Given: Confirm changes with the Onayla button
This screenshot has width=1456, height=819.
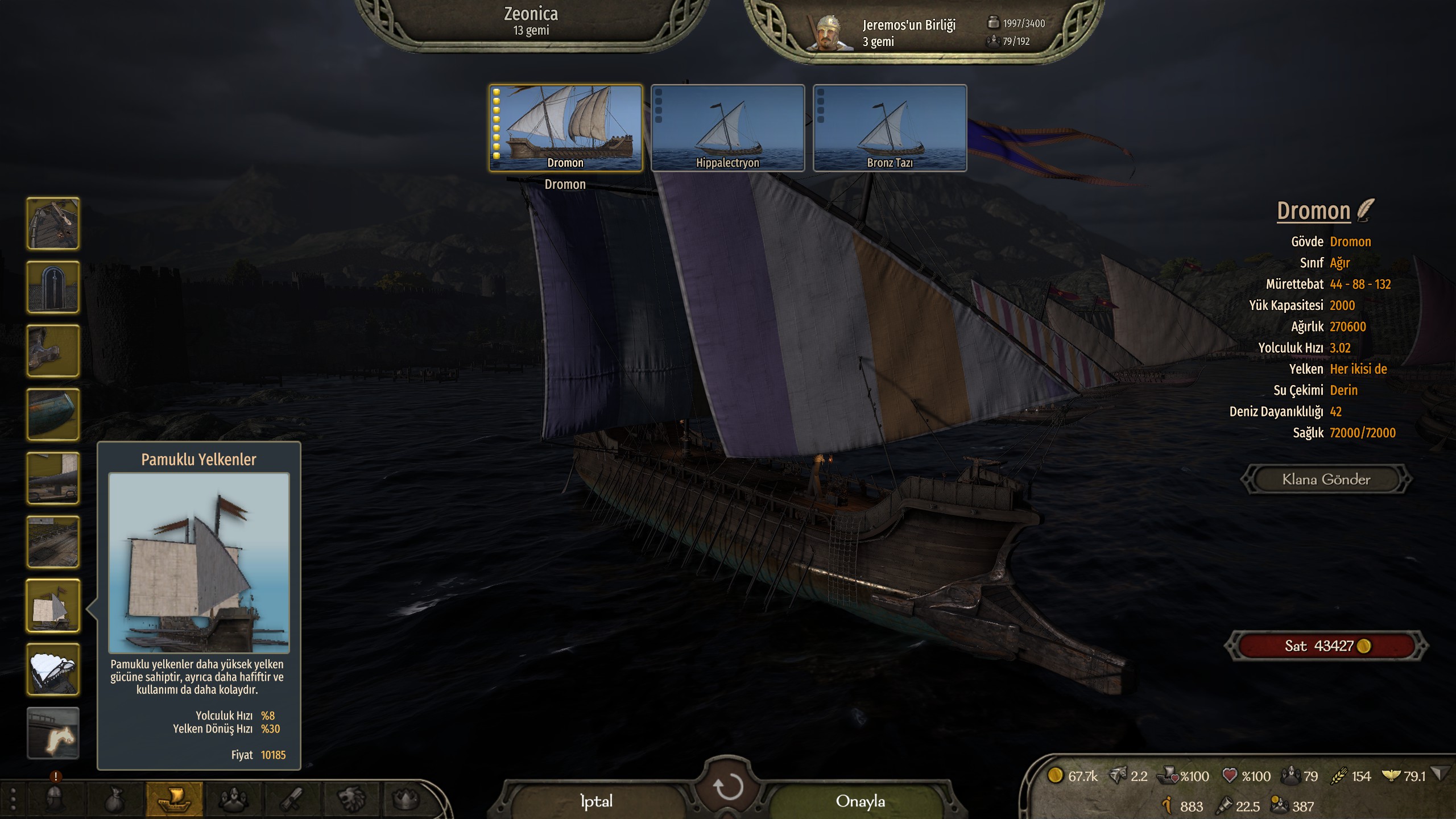Looking at the screenshot, I should point(860,801).
